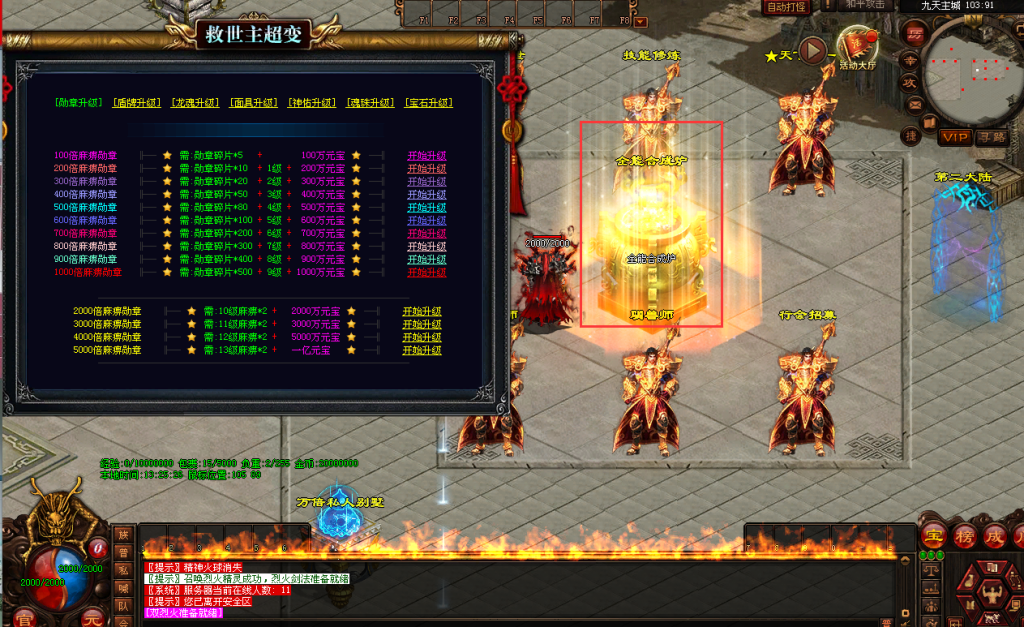
Task: Begin upgrade of 2000倍麻痹勋章
Action: (x=422, y=311)
